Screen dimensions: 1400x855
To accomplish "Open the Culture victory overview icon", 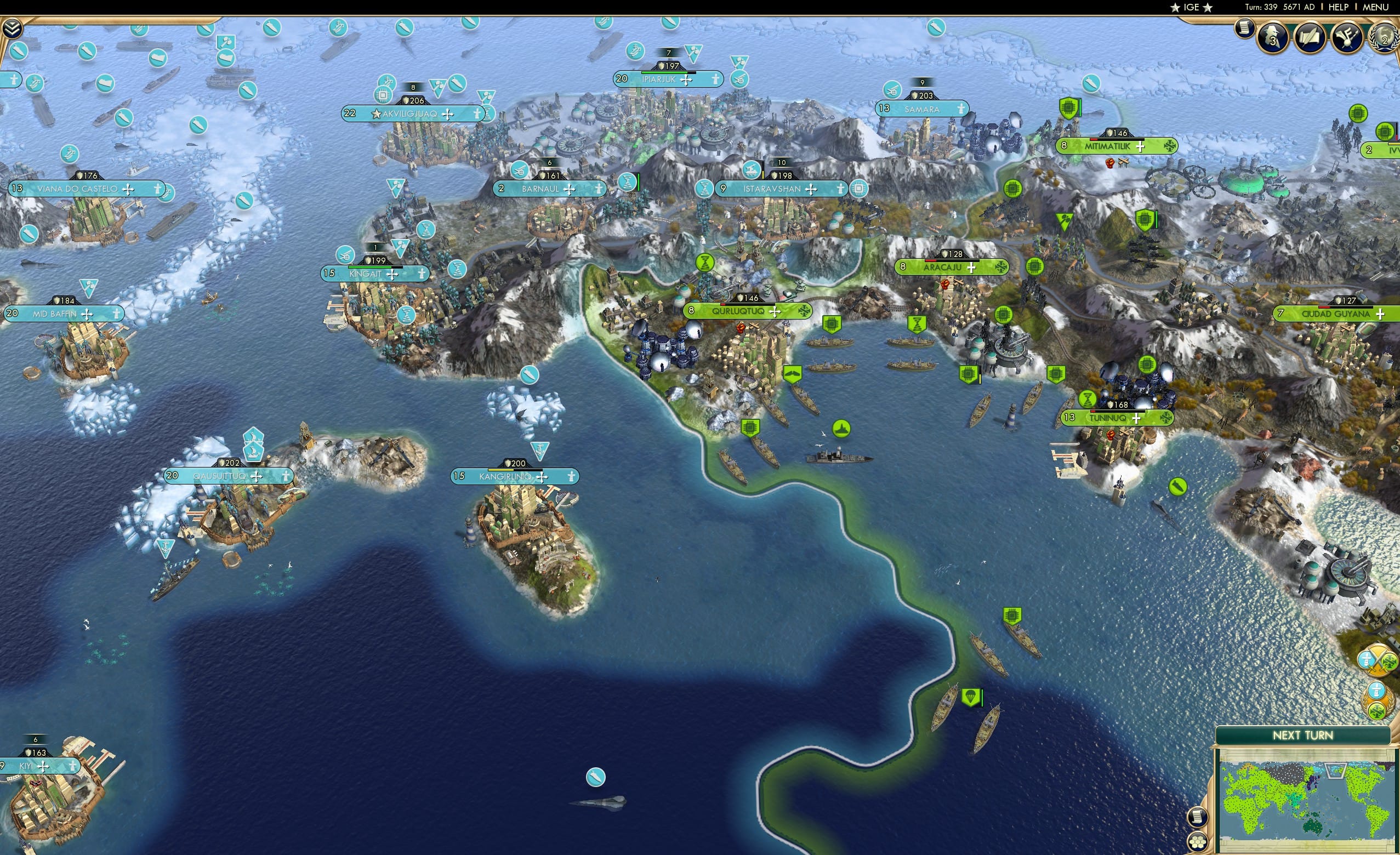I will [1347, 38].
